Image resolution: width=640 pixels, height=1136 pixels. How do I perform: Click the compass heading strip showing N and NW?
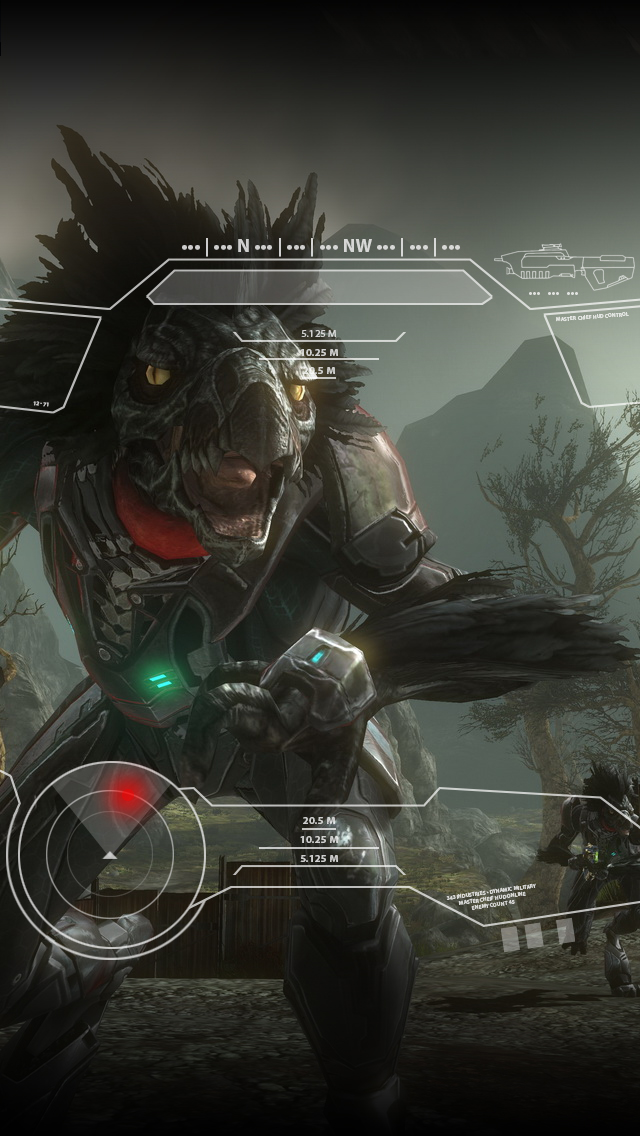(320, 246)
